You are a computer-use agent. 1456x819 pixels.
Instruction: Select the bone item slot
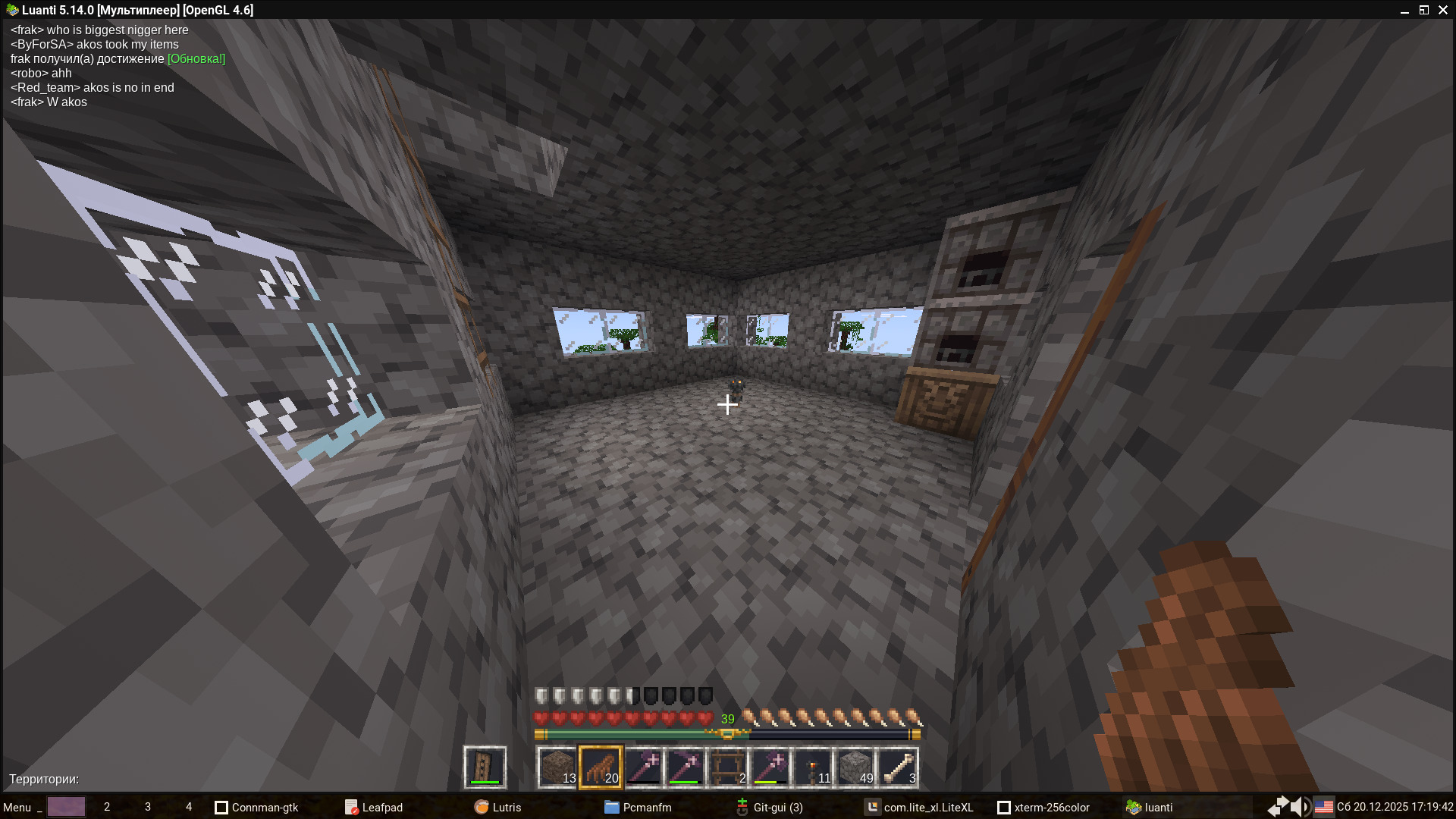pos(898,767)
